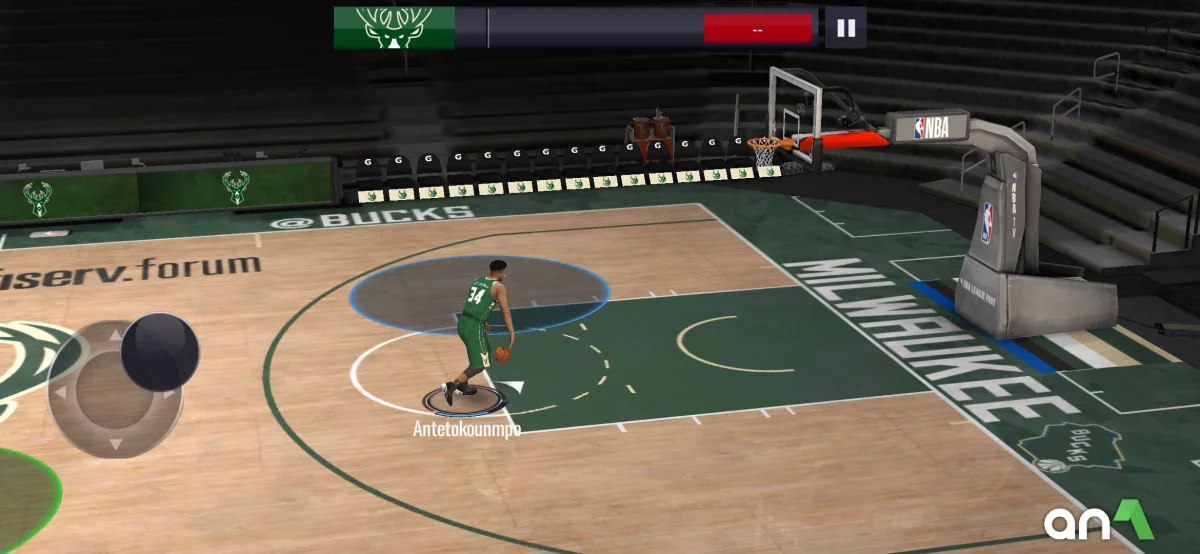Image resolution: width=1200 pixels, height=554 pixels.
Task: Tap the joystick's left arrow
Action: click(60, 390)
